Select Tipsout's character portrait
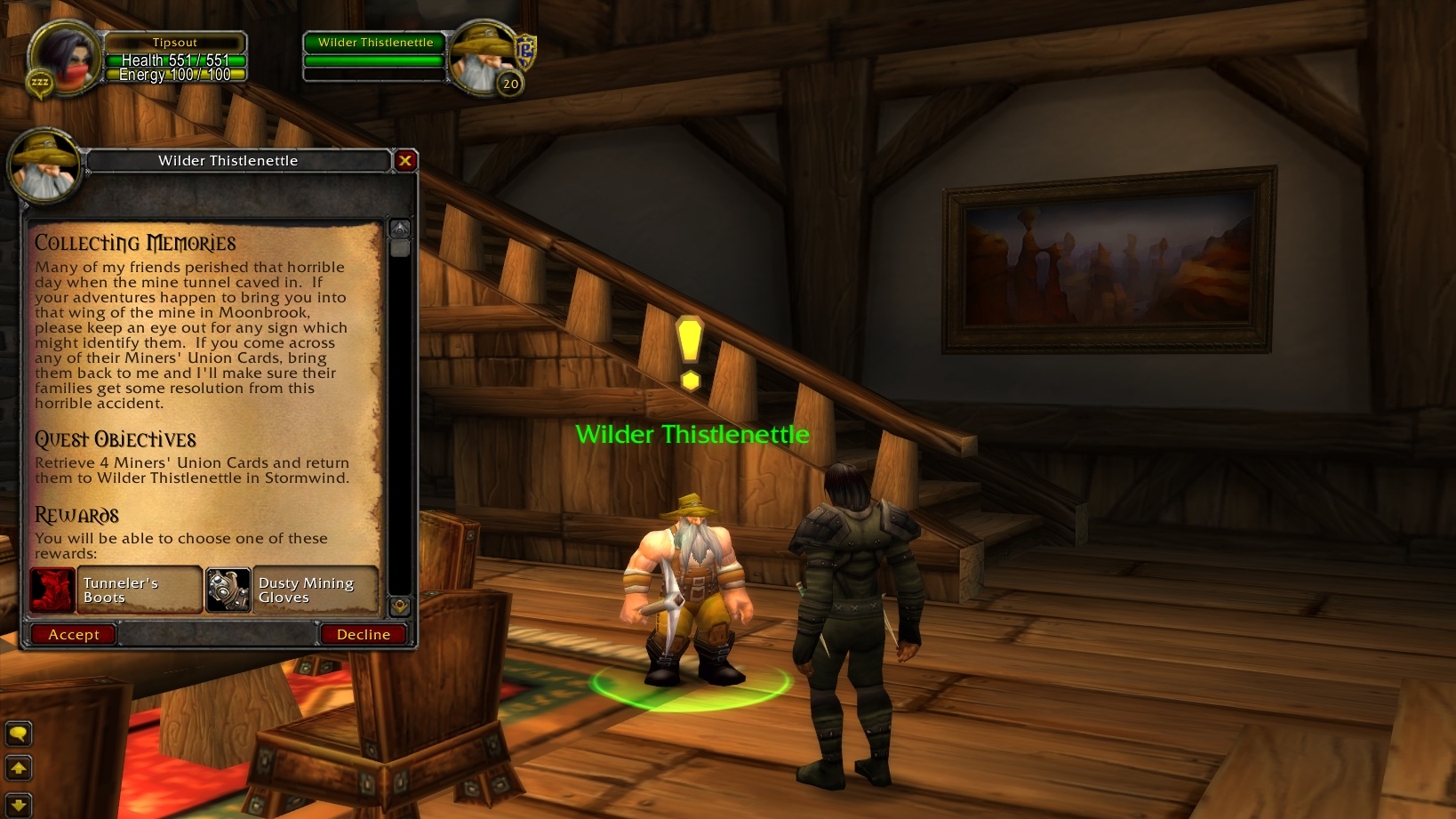 pyautogui.click(x=64, y=58)
